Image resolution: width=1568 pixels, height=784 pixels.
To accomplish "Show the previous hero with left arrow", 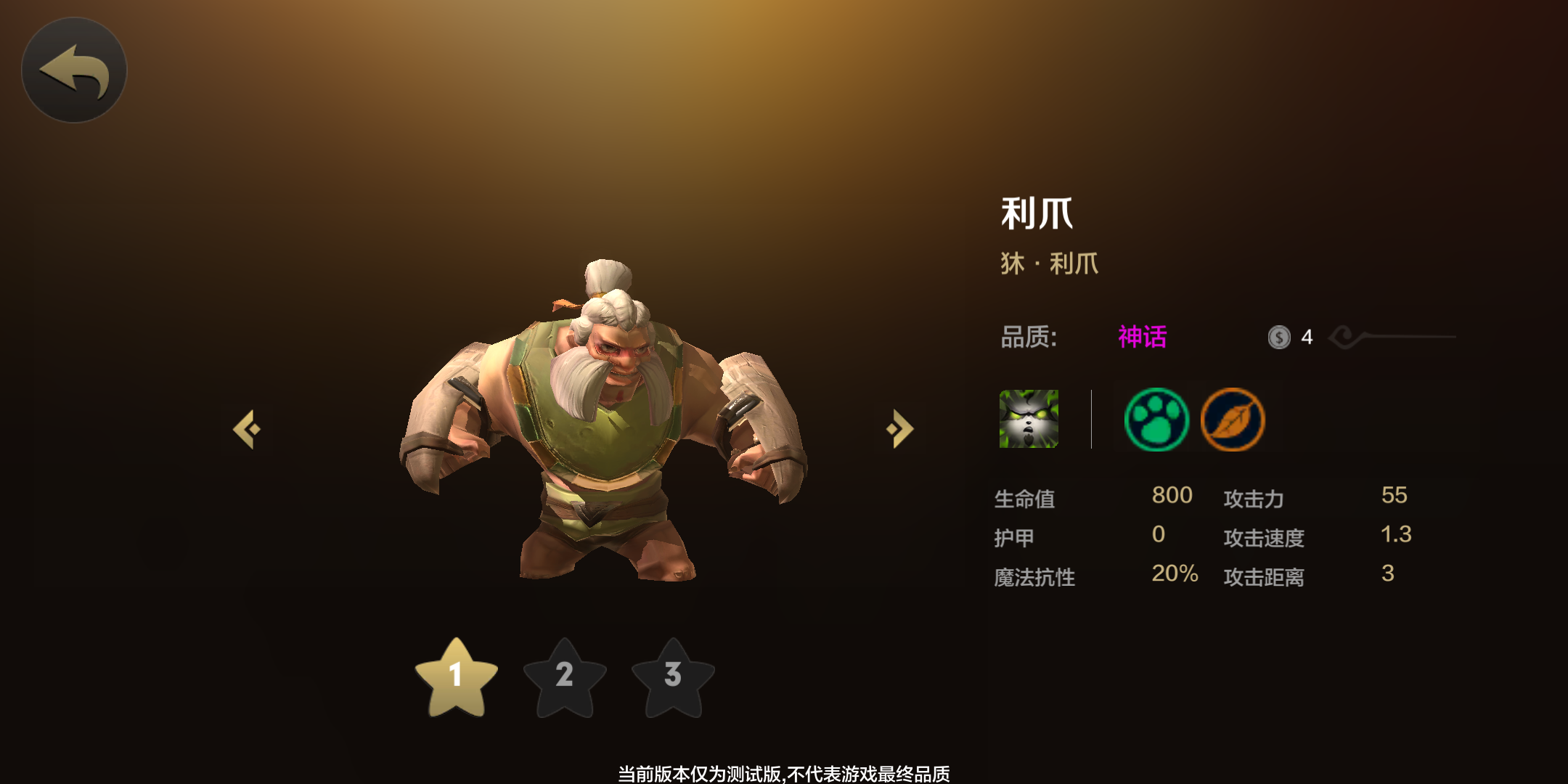I will point(247,429).
